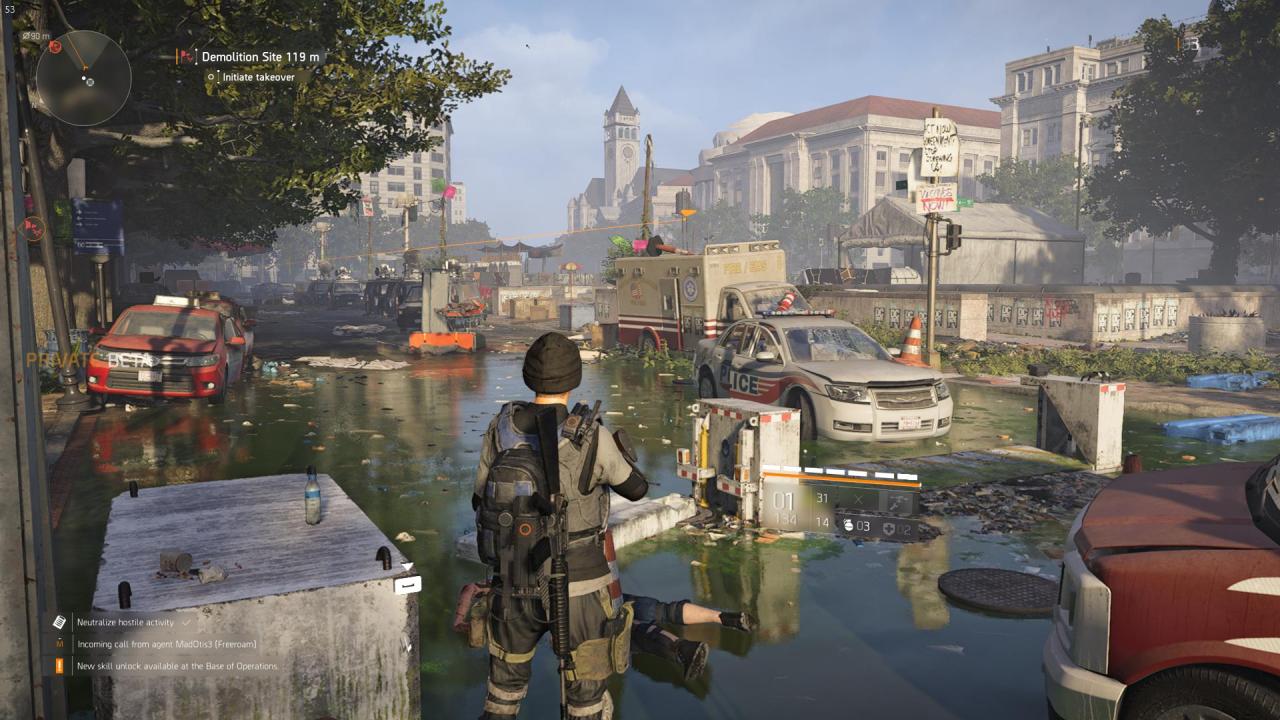Viewport: 1280px width, 720px height.
Task: Click the red enemy marker on minimap edge
Action: (55, 46)
